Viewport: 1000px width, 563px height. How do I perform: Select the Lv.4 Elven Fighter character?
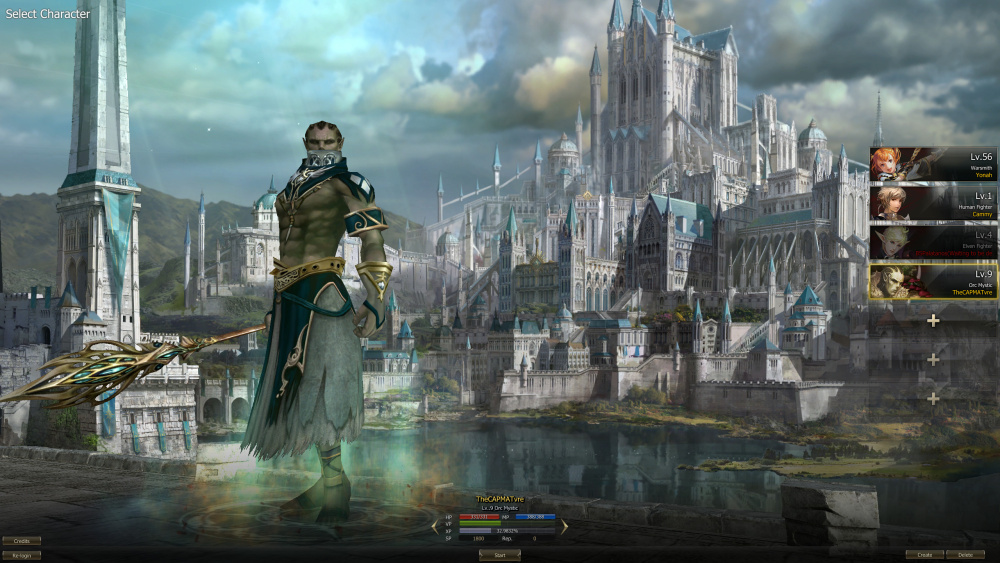point(933,242)
